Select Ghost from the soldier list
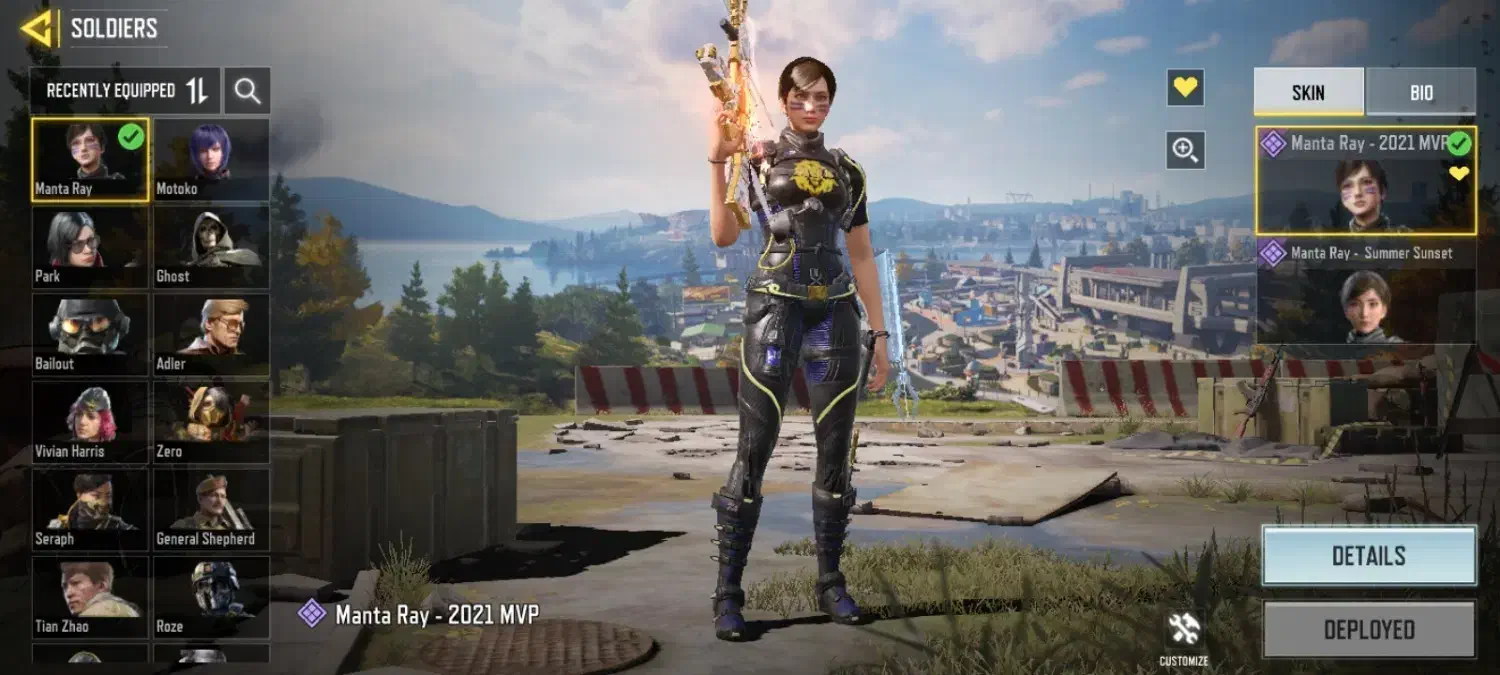Screen dimensions: 1500x675 211,247
